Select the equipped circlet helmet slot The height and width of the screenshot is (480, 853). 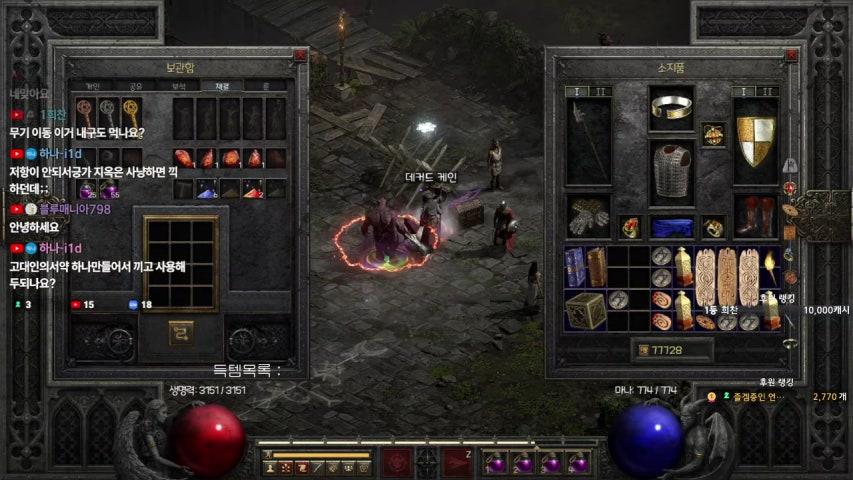[x=672, y=108]
